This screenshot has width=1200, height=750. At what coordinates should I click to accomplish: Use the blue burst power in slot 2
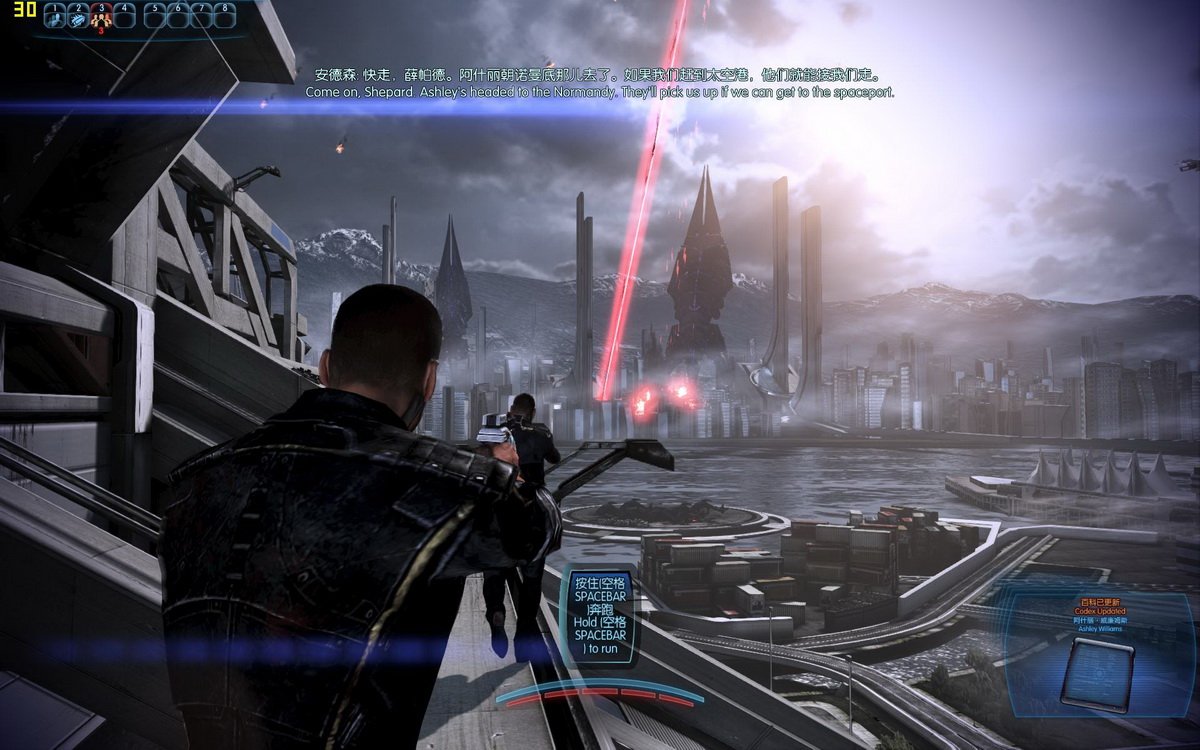[x=77, y=17]
